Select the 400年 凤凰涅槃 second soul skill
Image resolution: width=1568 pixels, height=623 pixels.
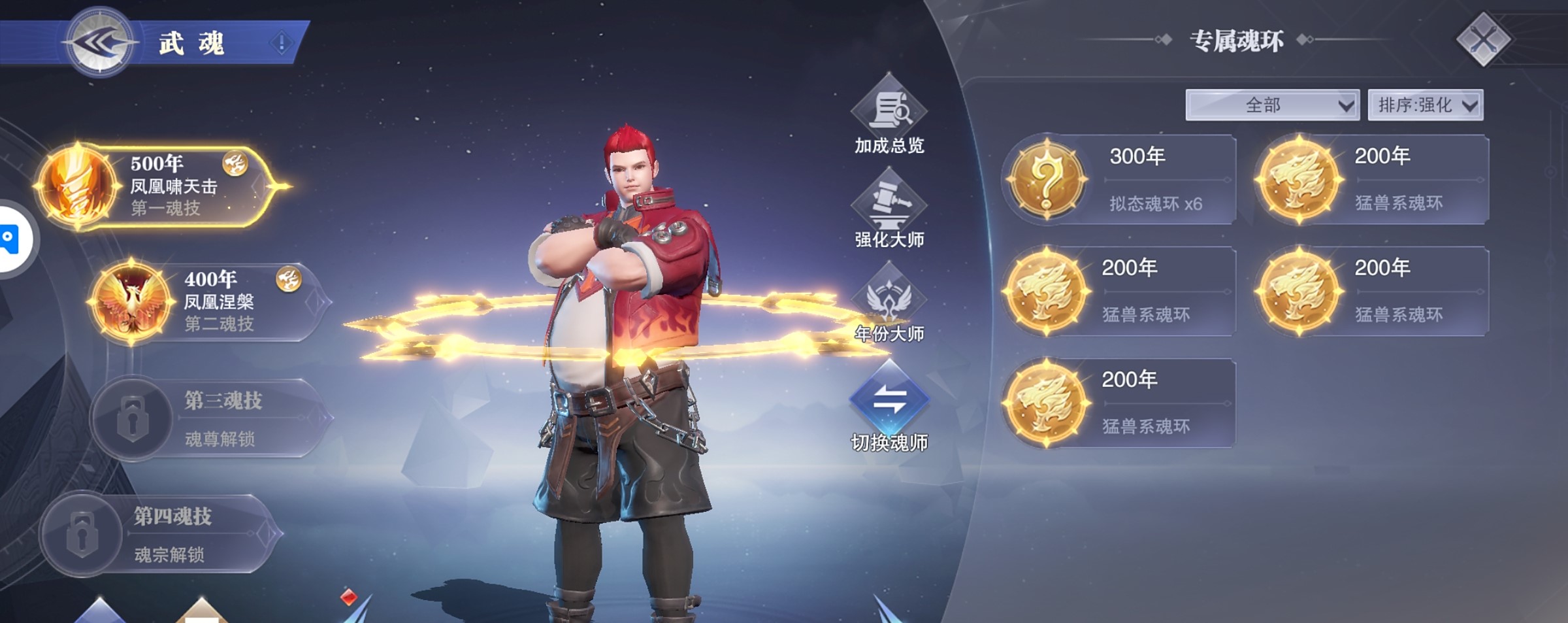(x=209, y=301)
